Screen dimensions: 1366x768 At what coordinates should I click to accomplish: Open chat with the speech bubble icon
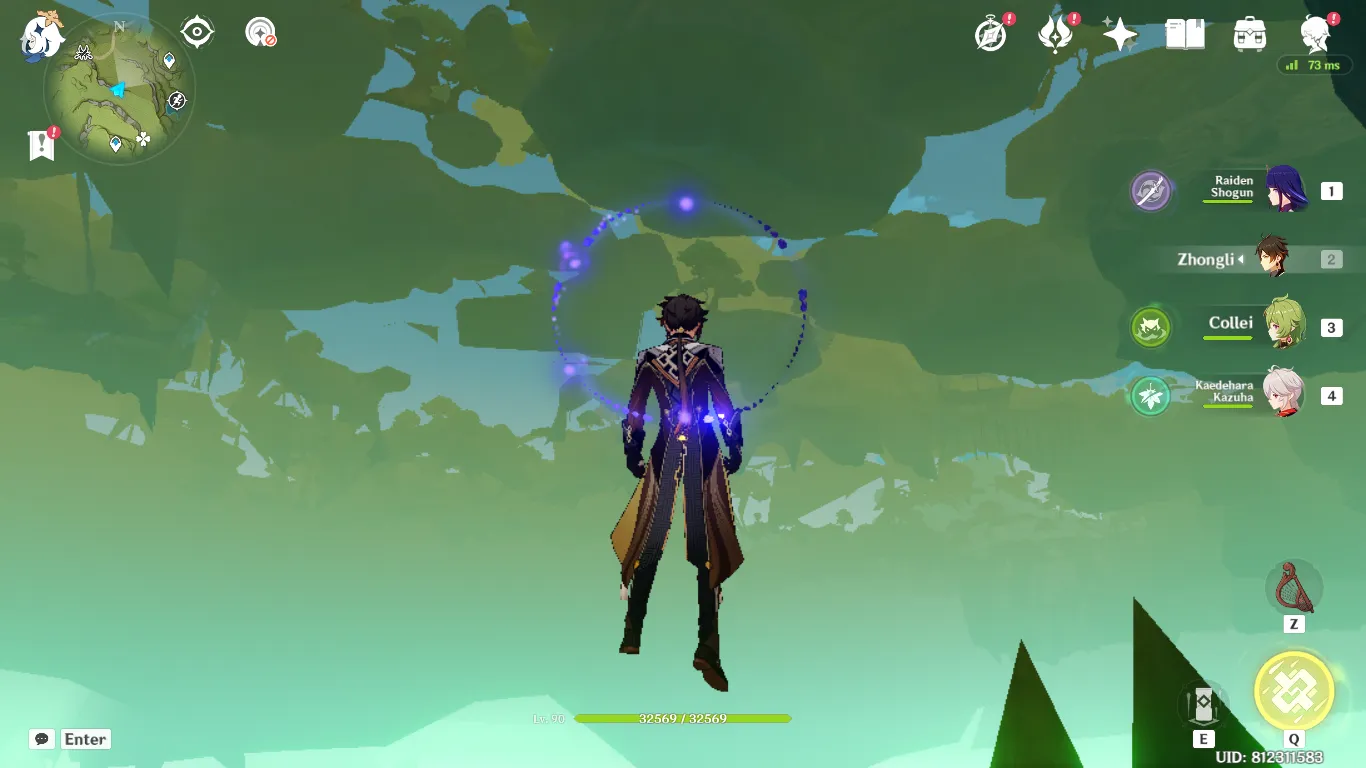(40, 739)
